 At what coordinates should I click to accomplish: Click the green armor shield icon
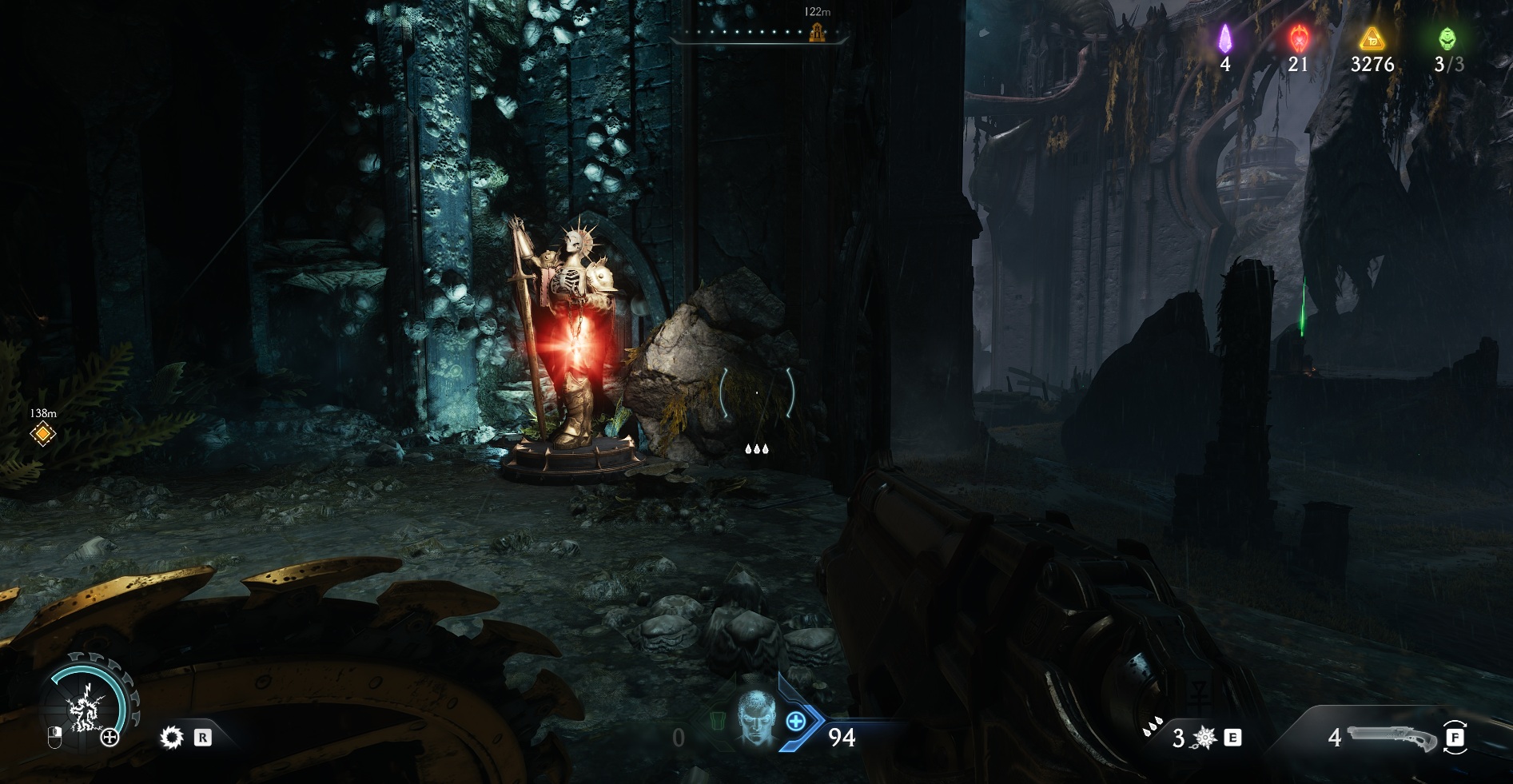716,722
